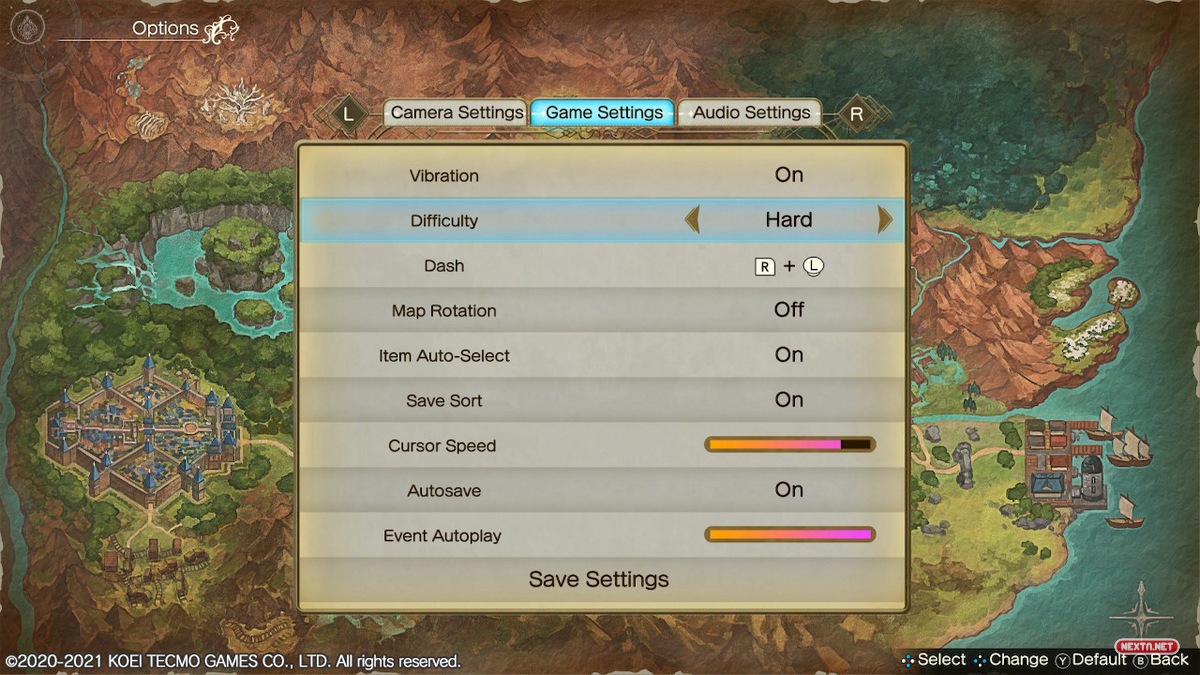Toggle the Save Sort option

(x=788, y=400)
